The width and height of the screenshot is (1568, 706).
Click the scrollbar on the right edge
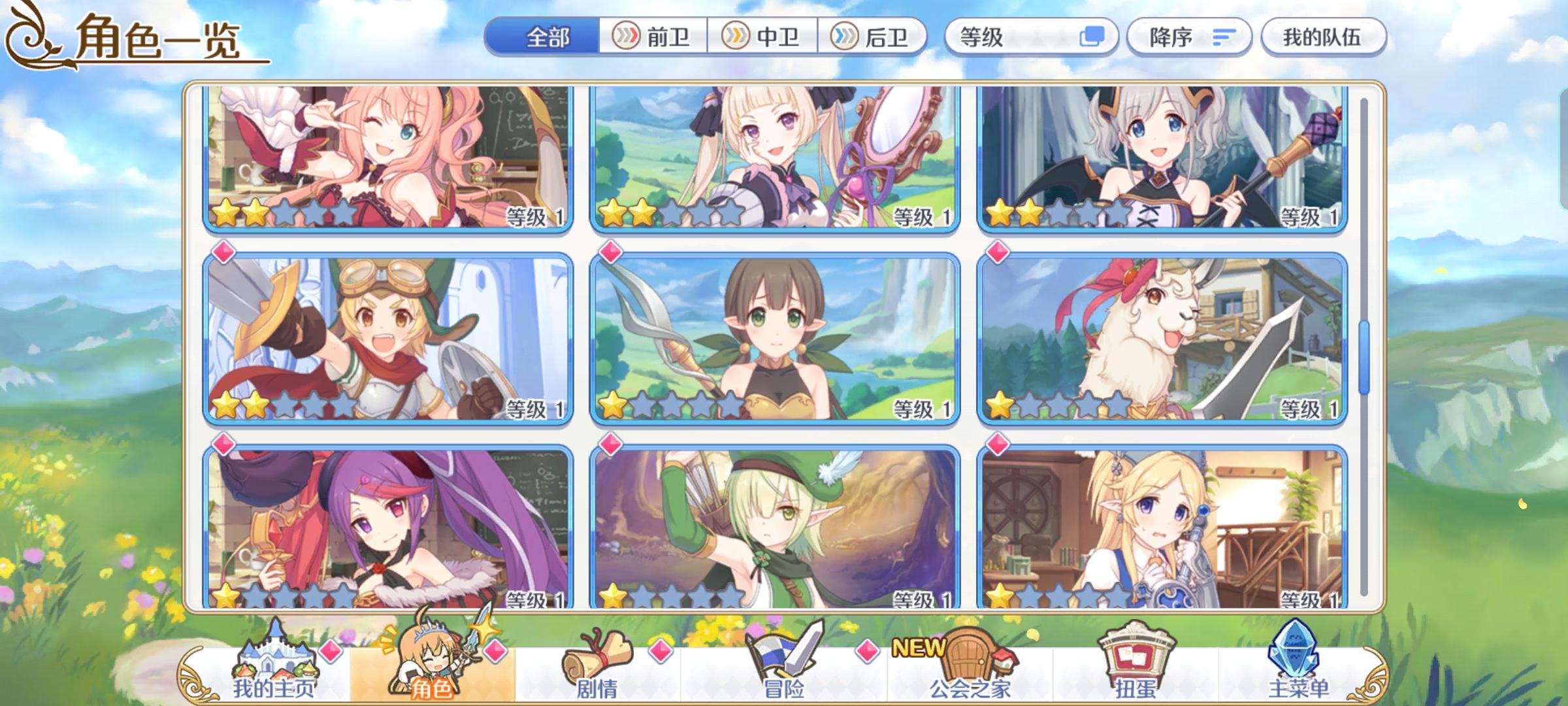(x=1365, y=353)
